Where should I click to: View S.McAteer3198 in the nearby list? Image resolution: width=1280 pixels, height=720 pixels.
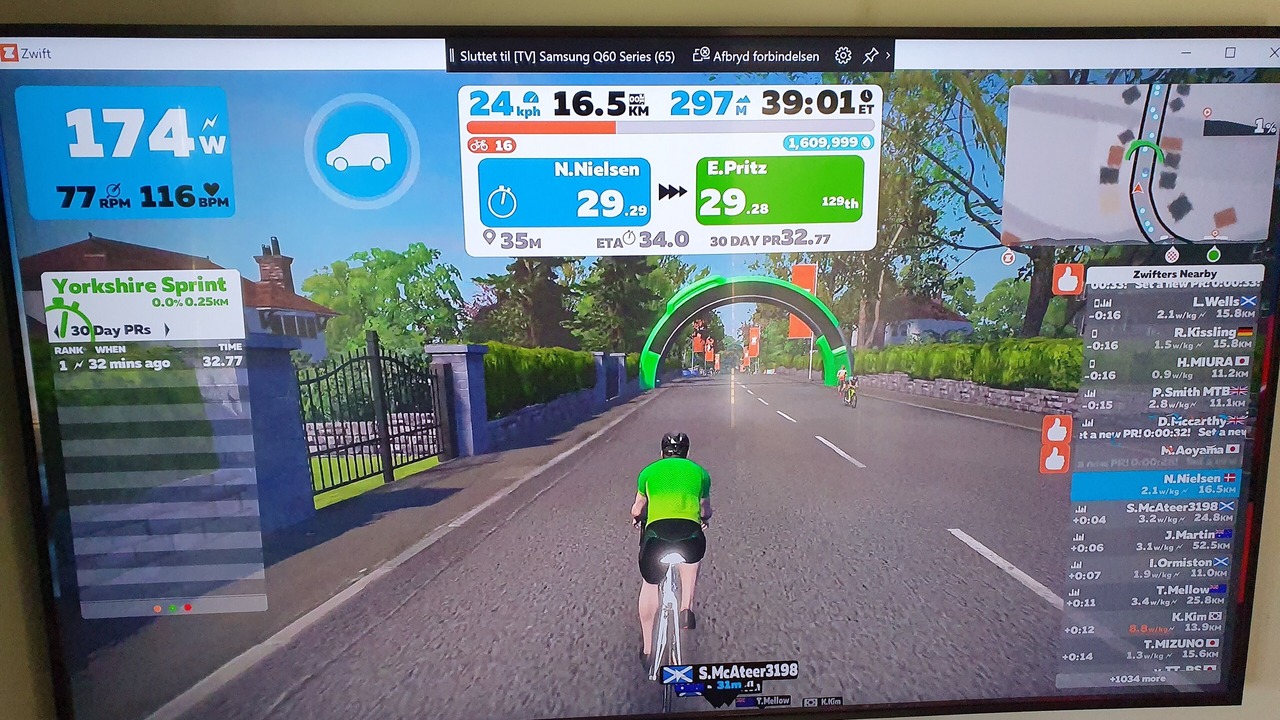tap(1156, 513)
